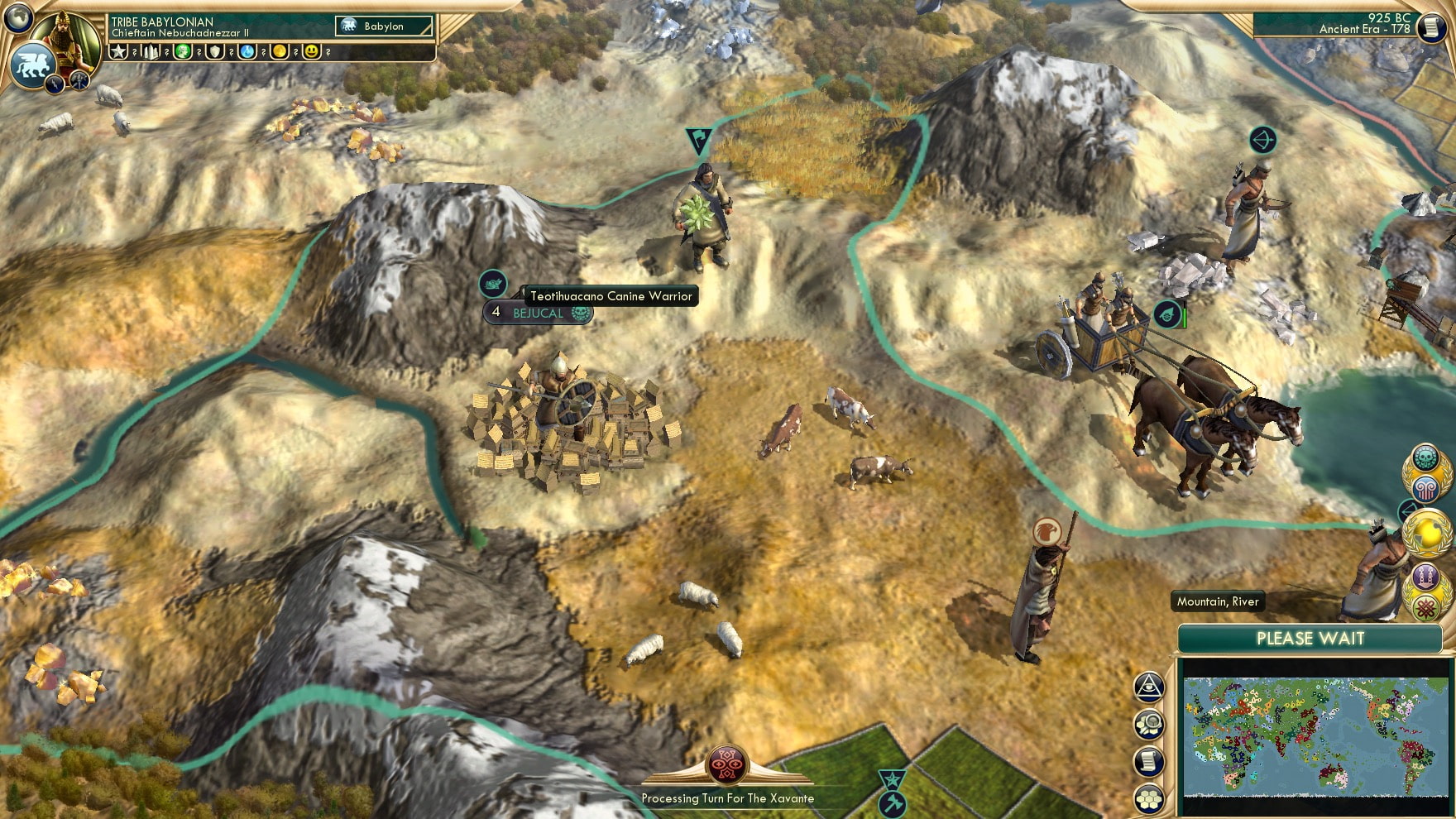
Task: Click the blue science flask icon
Action: (246, 51)
